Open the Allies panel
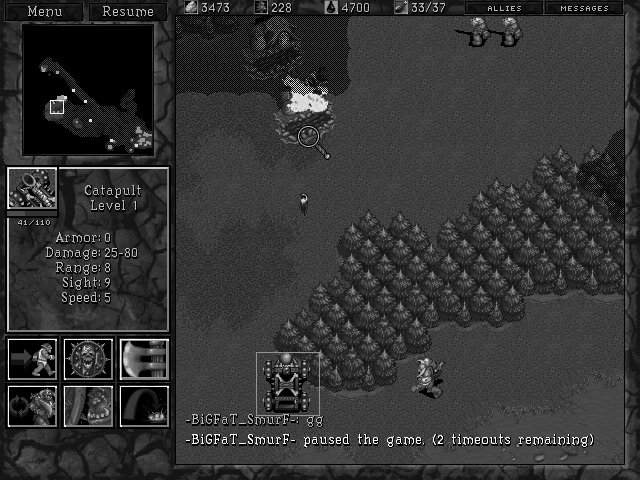The width and height of the screenshot is (640, 480). (504, 8)
